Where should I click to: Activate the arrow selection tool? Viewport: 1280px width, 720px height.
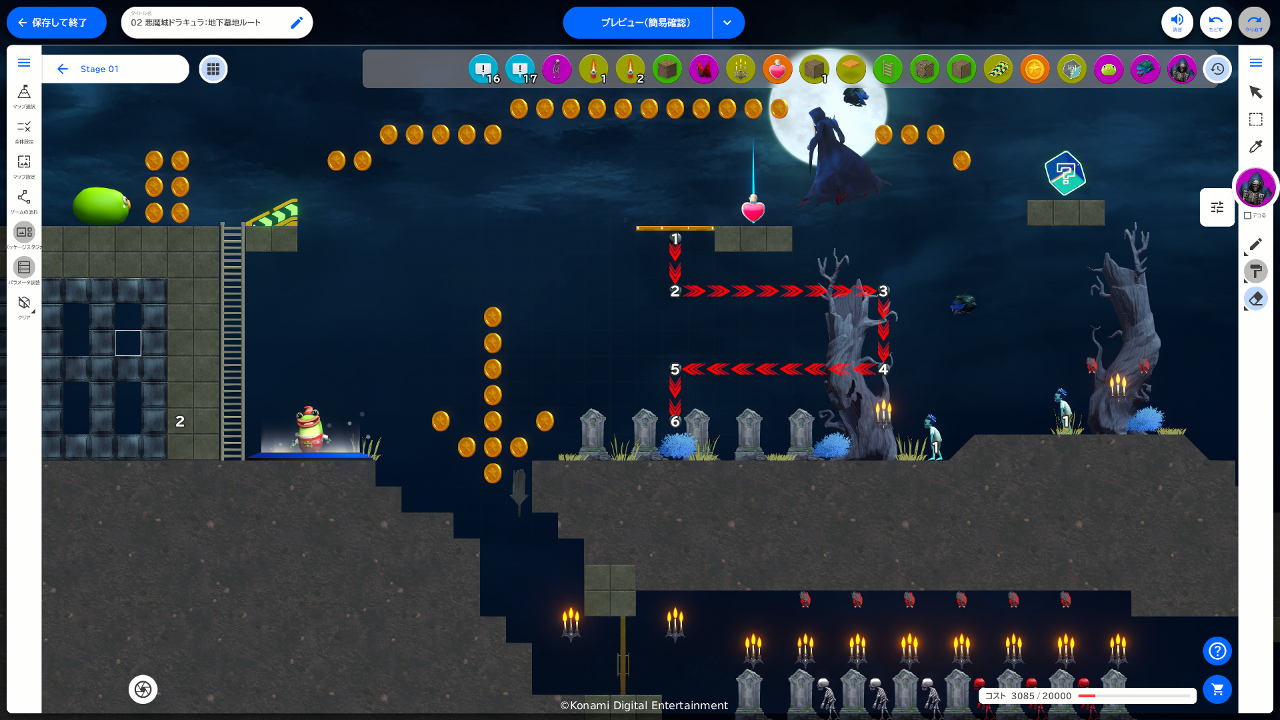pyautogui.click(x=1256, y=92)
